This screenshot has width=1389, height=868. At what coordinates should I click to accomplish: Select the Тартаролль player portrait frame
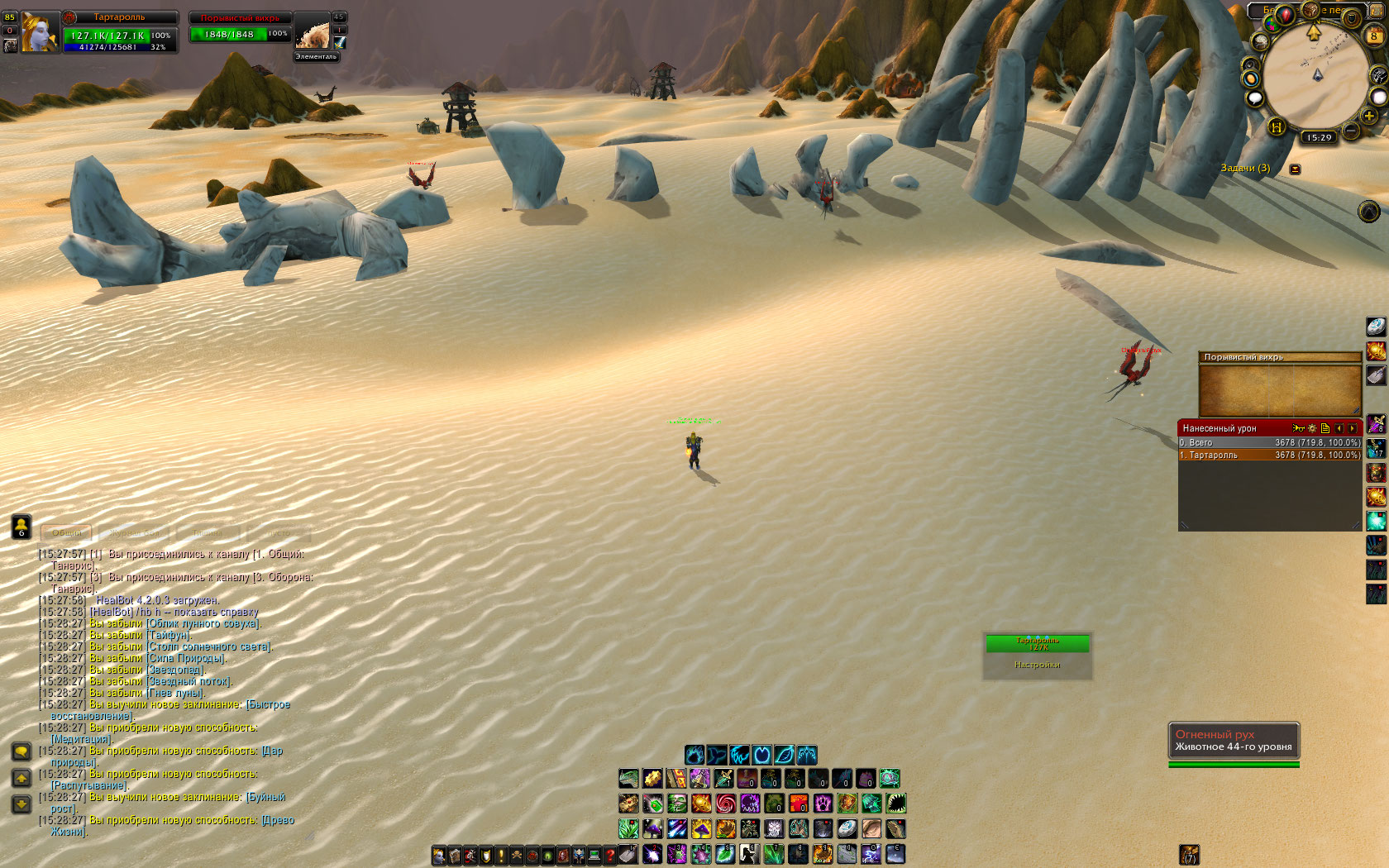click(39, 33)
